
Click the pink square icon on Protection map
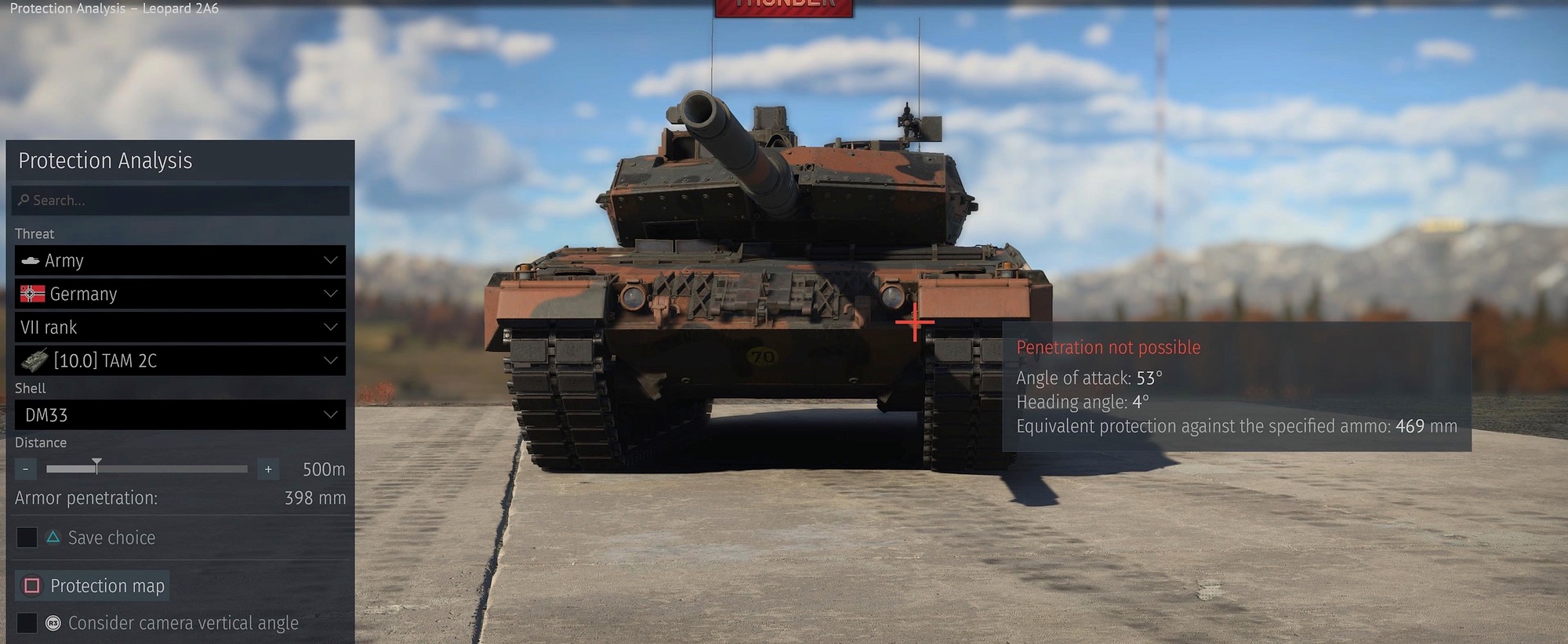[x=31, y=585]
